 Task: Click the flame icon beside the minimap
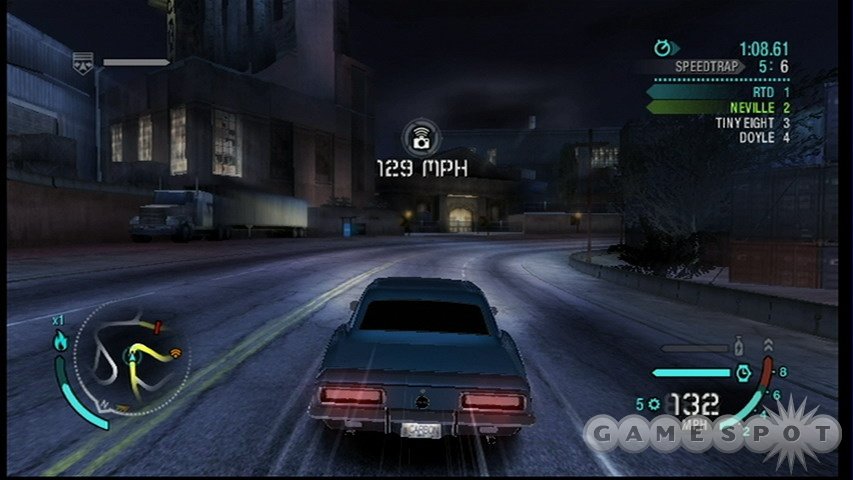60,342
